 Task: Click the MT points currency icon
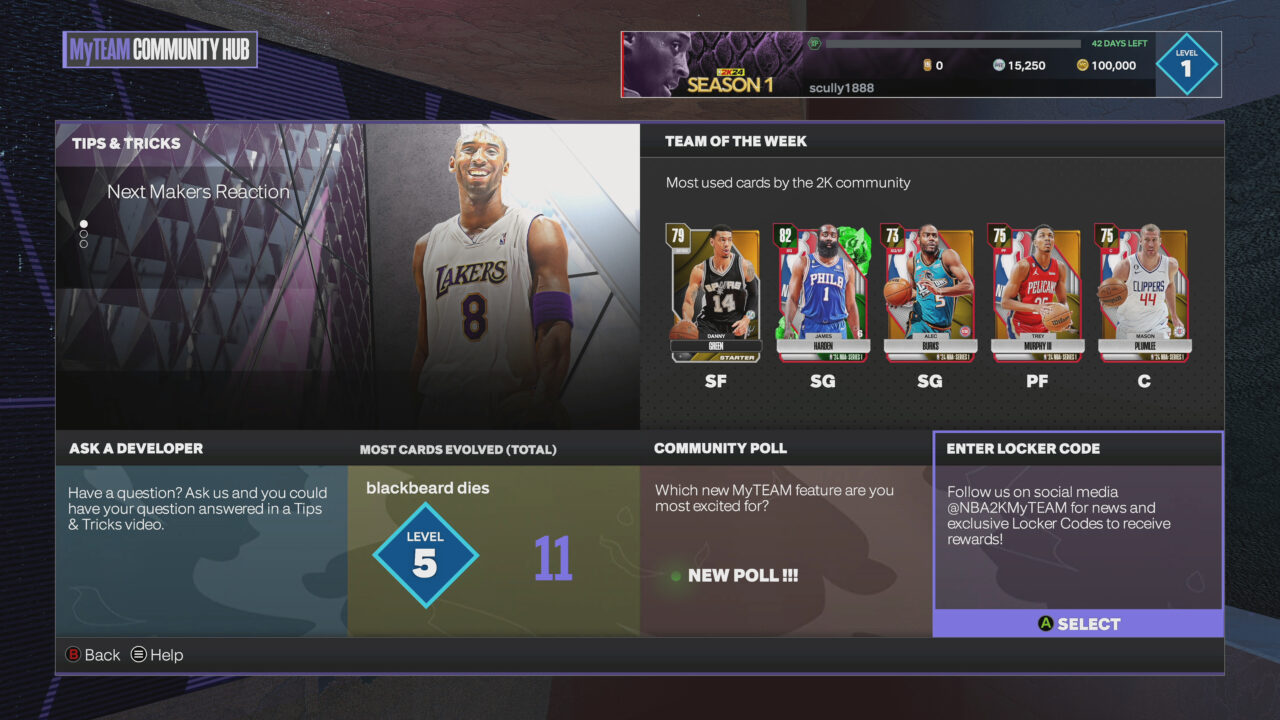[998, 64]
